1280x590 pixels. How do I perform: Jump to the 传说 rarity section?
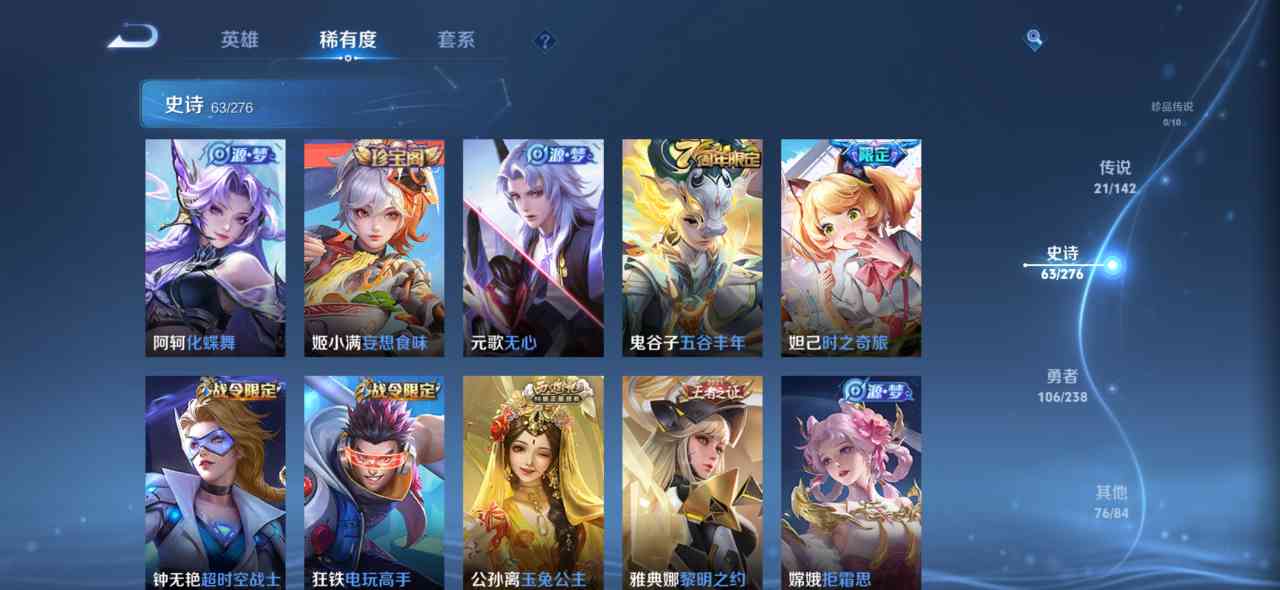pyautogui.click(x=1115, y=176)
